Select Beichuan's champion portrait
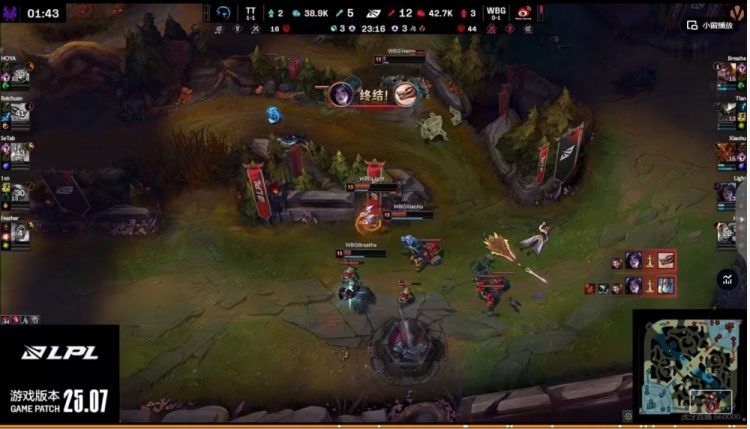This screenshot has height=429, width=750. pos(20,114)
